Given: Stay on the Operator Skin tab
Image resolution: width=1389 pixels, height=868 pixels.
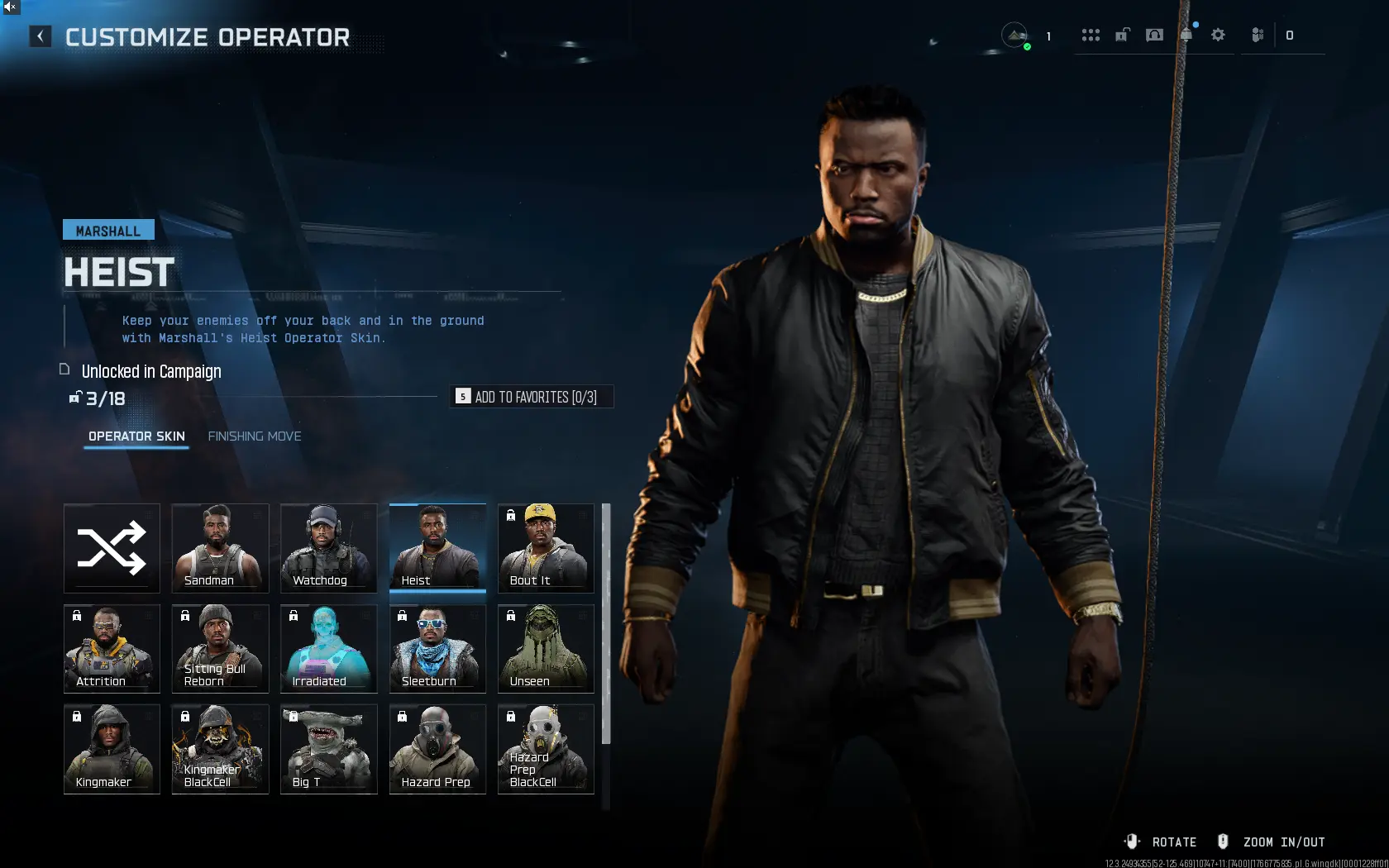Looking at the screenshot, I should 136,436.
